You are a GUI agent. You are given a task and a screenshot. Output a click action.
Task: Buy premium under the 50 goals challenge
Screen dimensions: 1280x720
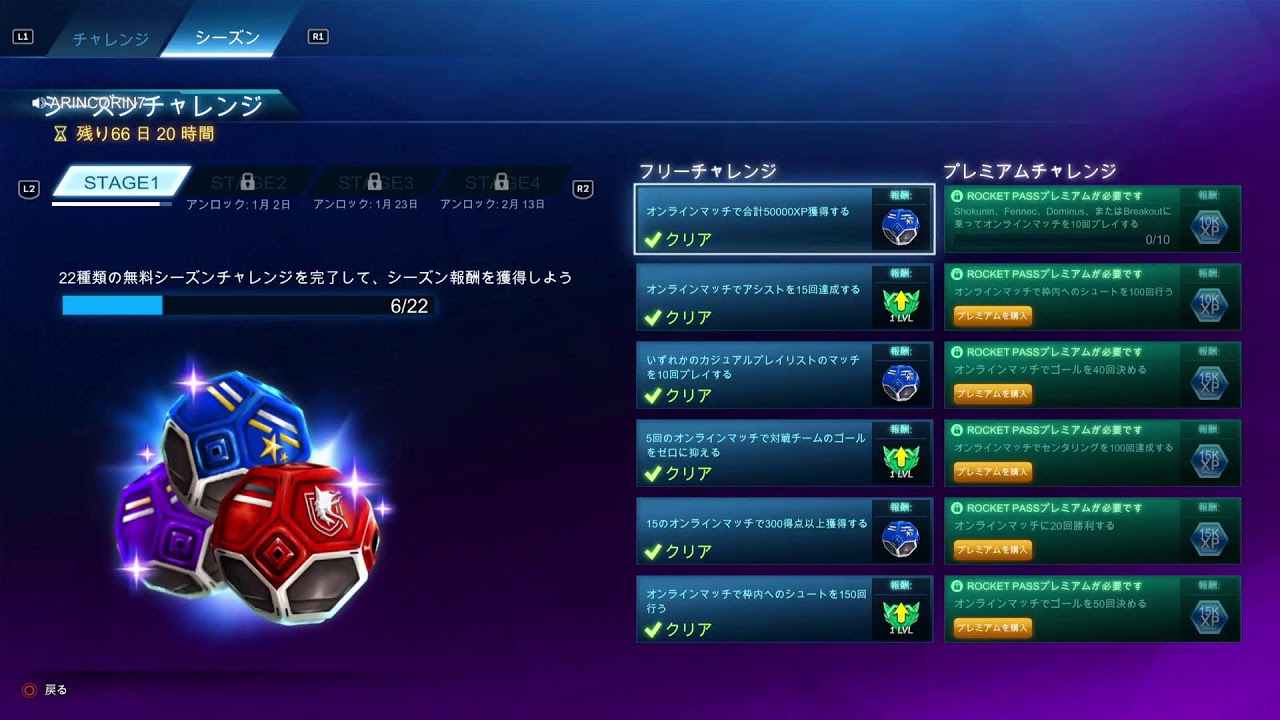coord(992,628)
